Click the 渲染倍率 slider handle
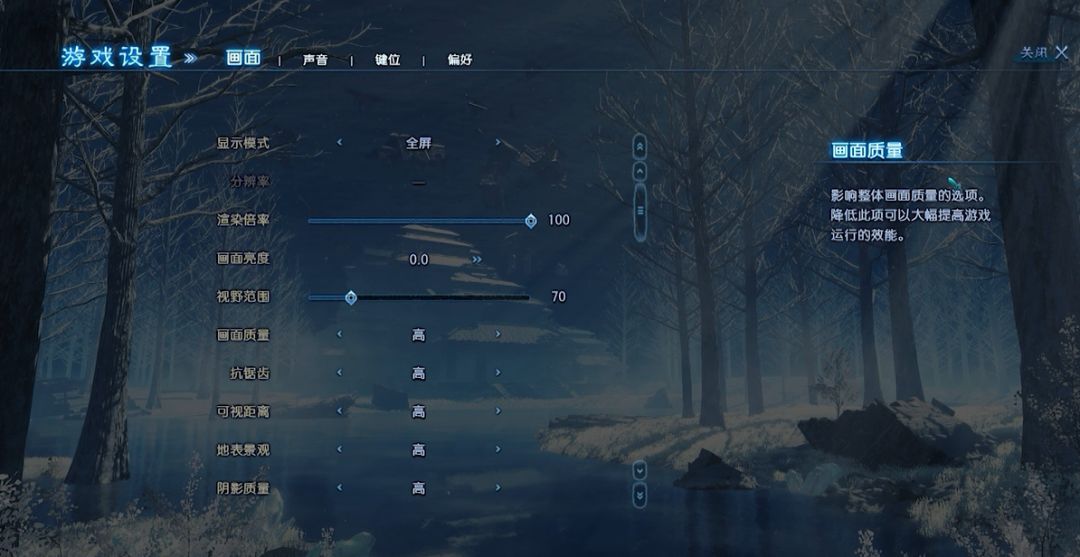This screenshot has width=1080, height=557. click(531, 221)
